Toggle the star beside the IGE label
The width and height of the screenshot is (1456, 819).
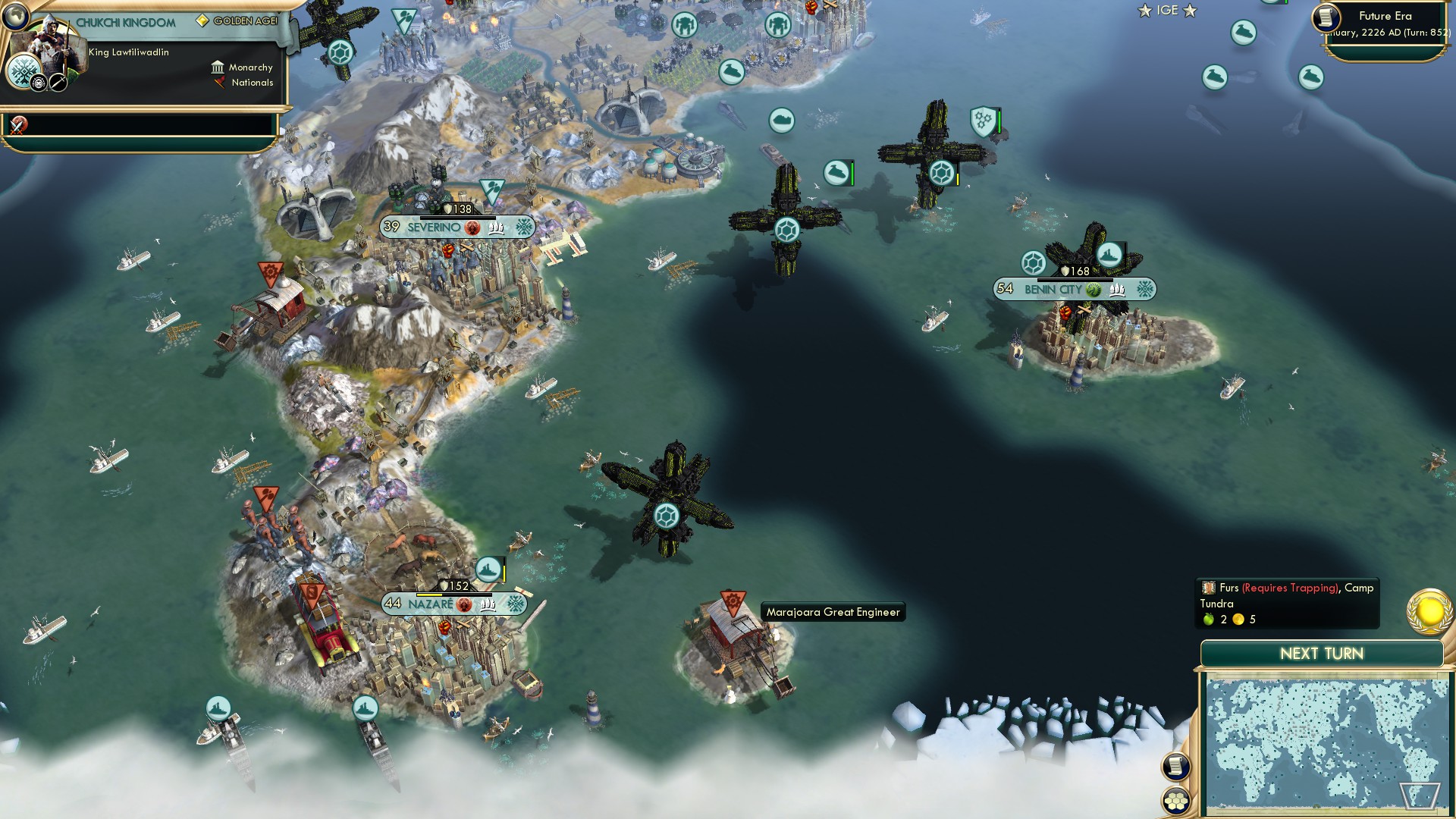coord(1143,11)
